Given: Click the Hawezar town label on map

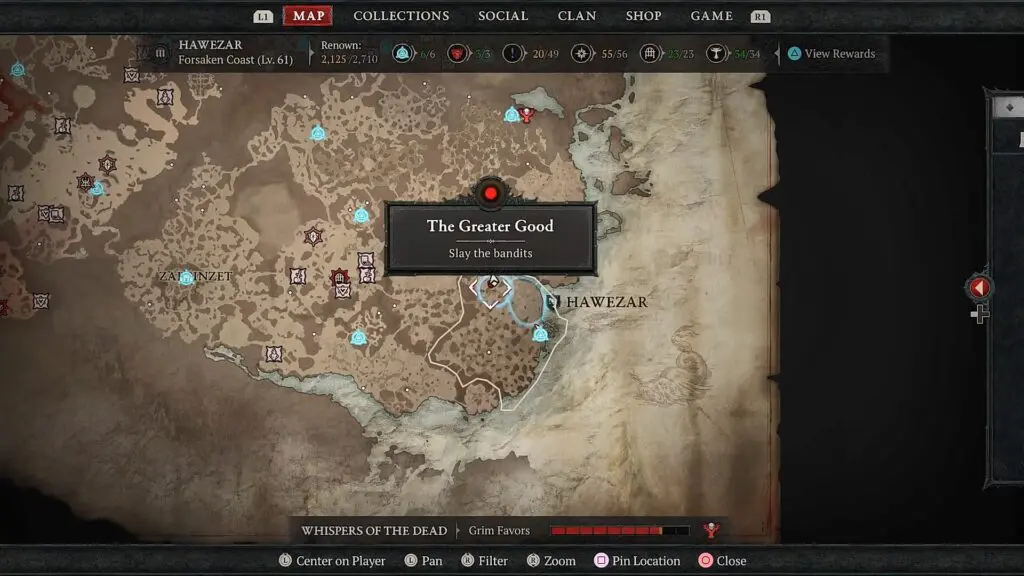Looking at the screenshot, I should click(x=606, y=302).
